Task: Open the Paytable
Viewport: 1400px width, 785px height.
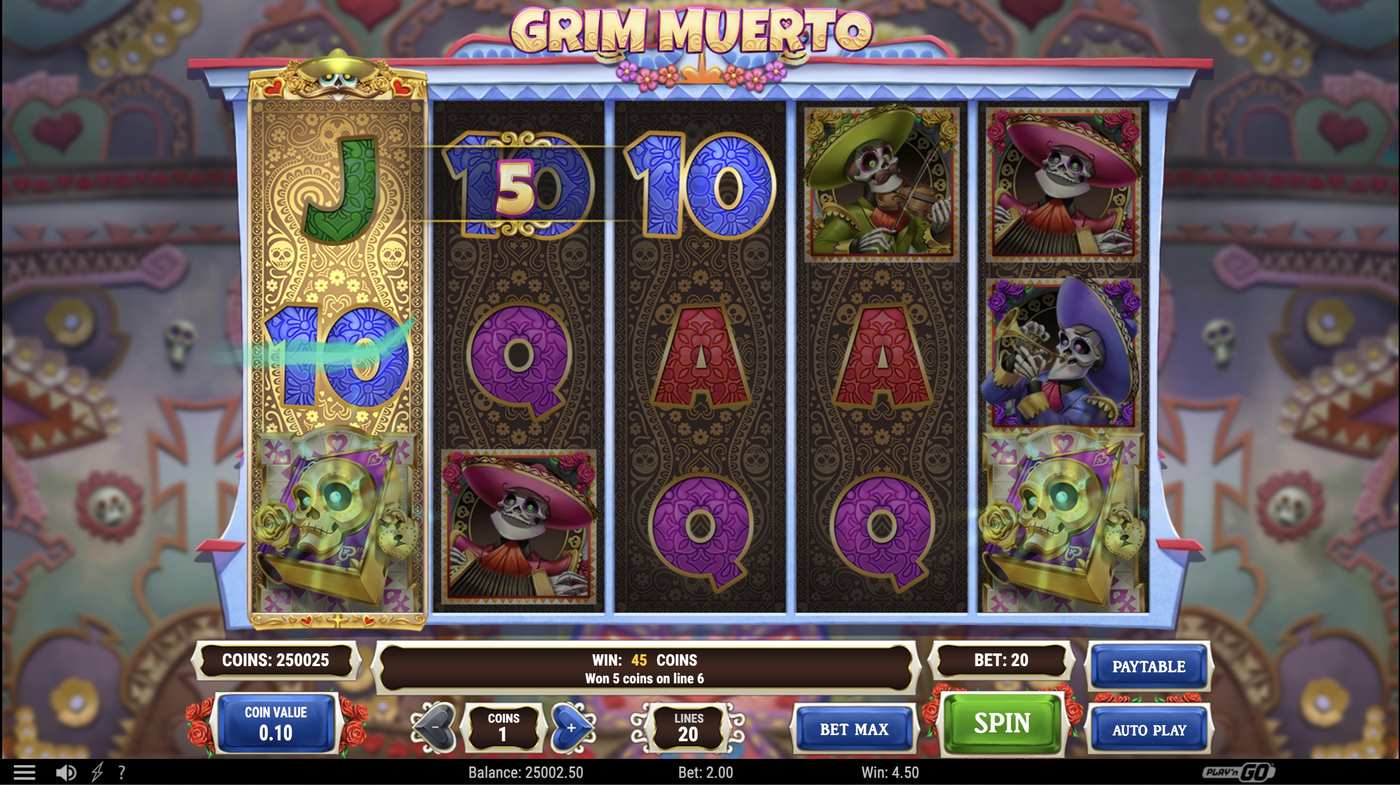Action: coord(1148,665)
